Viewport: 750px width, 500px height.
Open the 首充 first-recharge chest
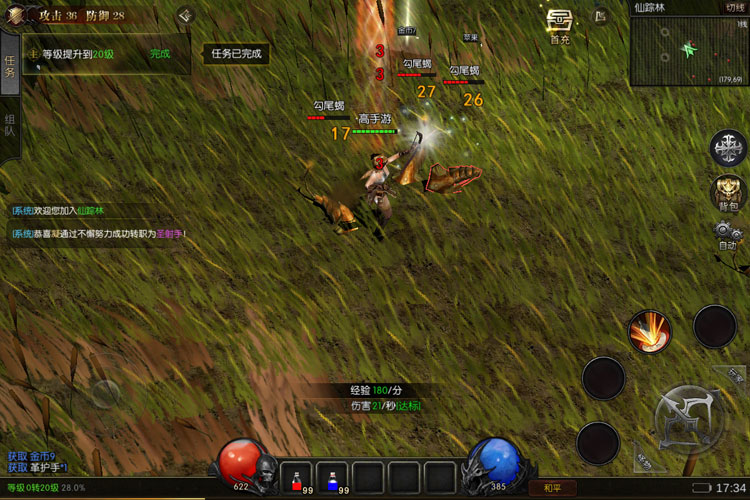560,23
